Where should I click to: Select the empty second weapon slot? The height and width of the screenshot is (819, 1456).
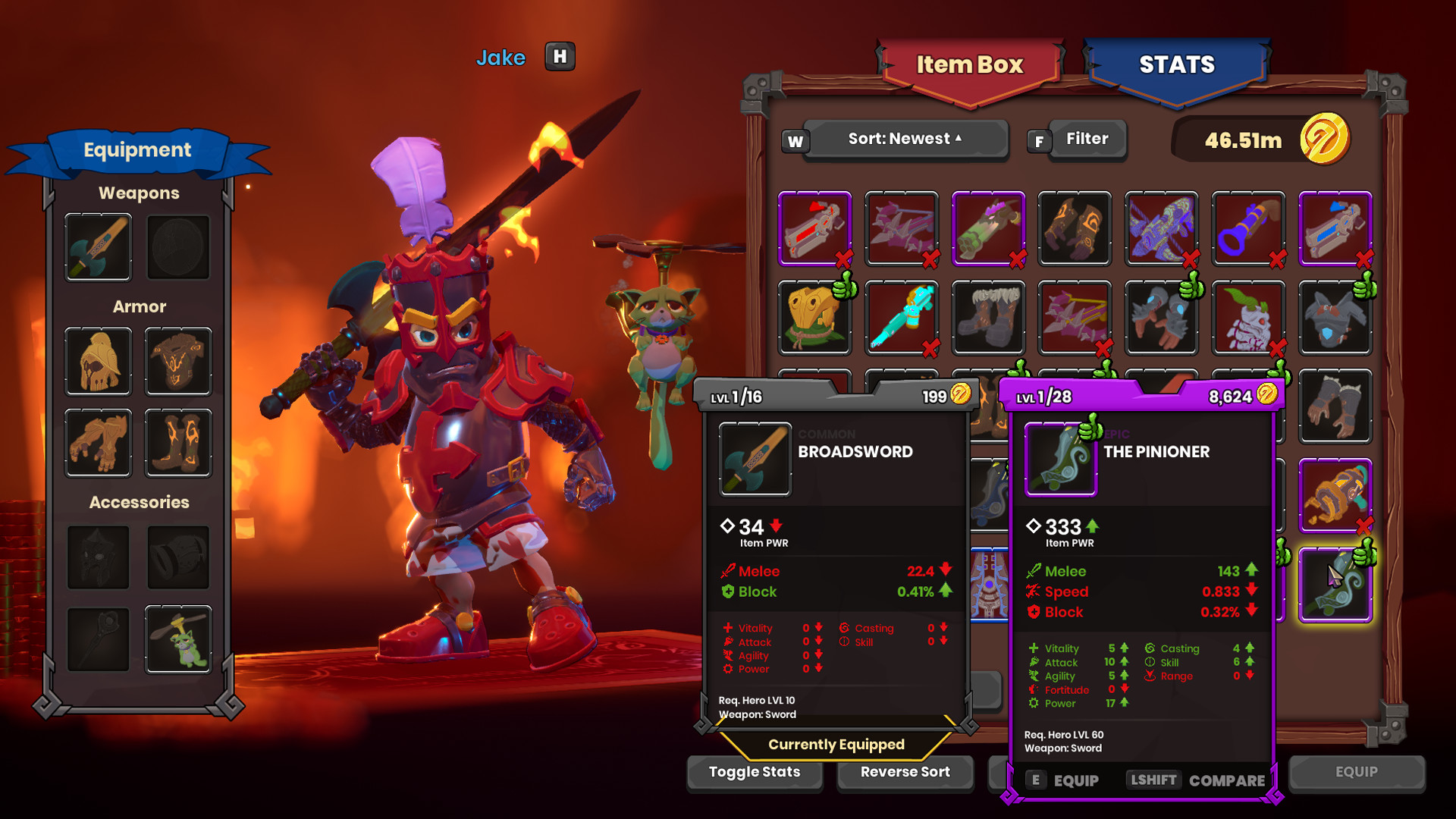[x=178, y=246]
